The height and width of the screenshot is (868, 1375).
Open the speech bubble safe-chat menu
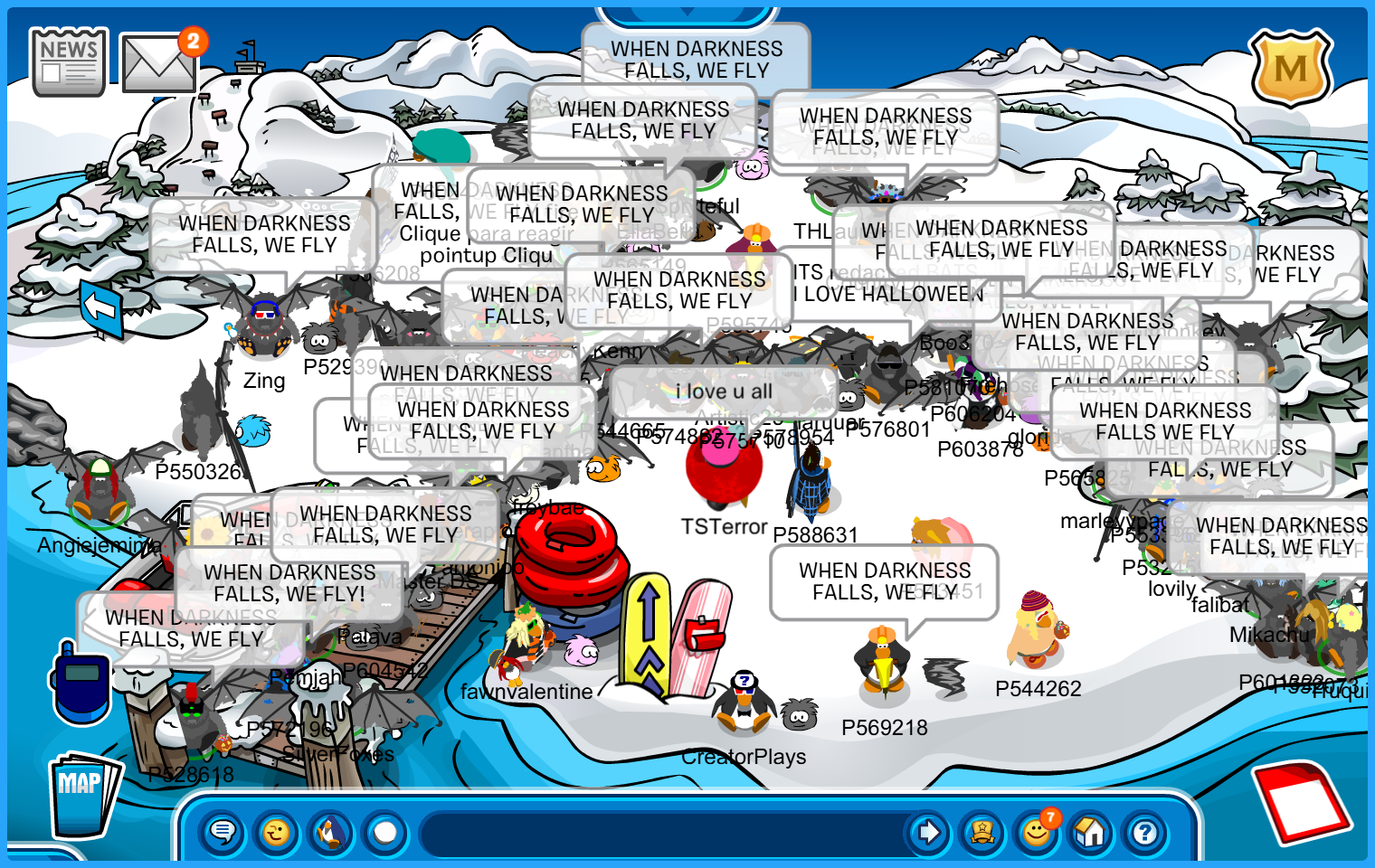[x=223, y=832]
